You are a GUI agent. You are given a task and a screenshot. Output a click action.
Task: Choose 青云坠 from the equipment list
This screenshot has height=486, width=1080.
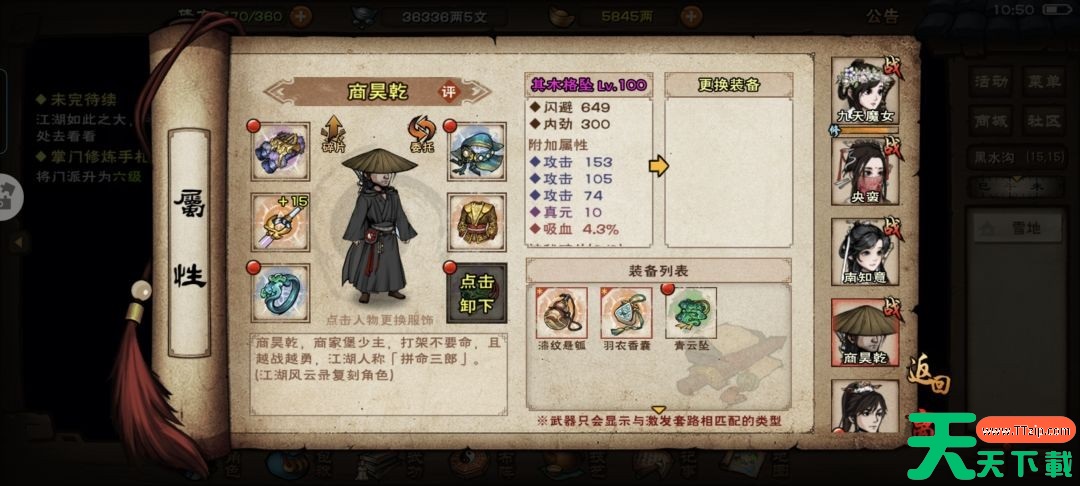pyautogui.click(x=690, y=314)
